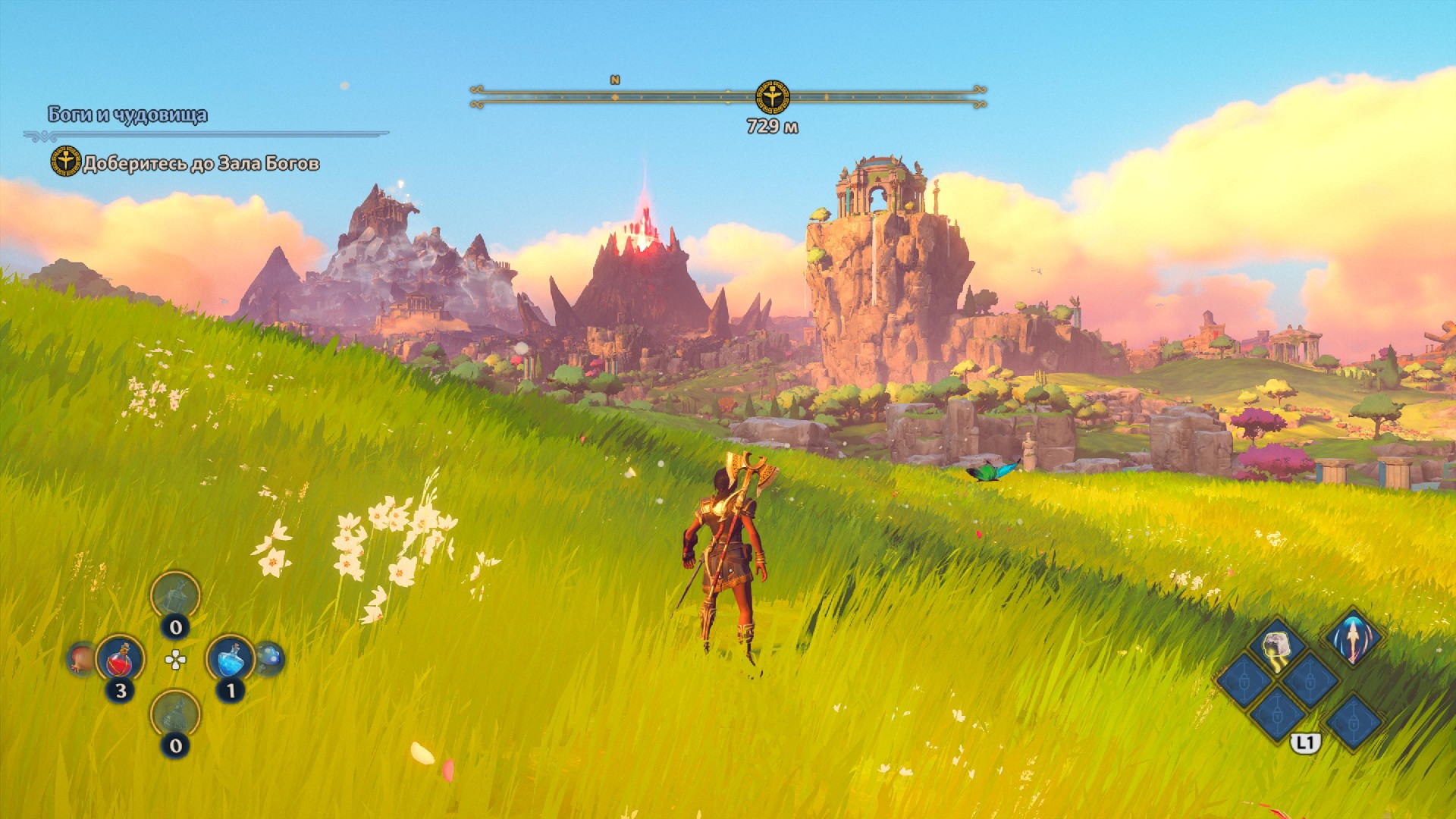Select the blue stamina potion slot
The width and height of the screenshot is (1456, 819).
[x=230, y=659]
